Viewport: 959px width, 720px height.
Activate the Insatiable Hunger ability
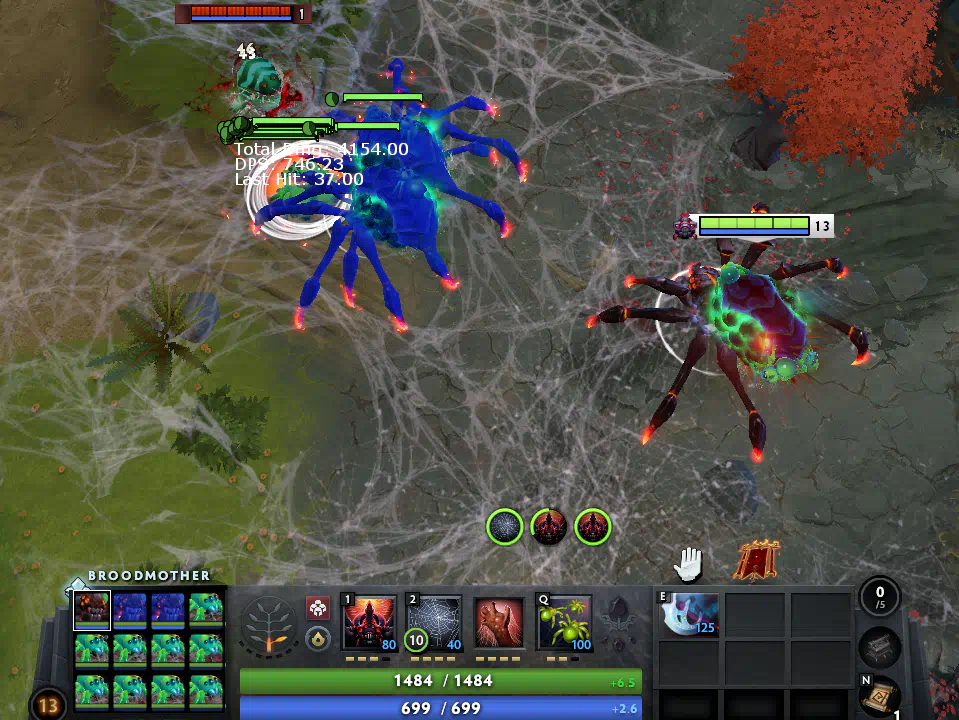click(x=370, y=624)
